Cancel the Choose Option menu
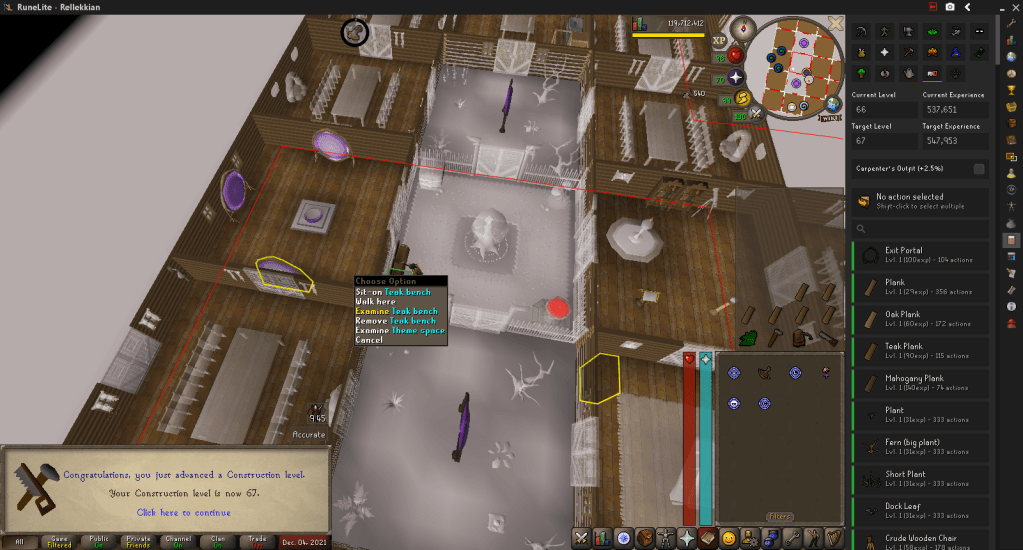1023x550 pixels. coord(368,340)
